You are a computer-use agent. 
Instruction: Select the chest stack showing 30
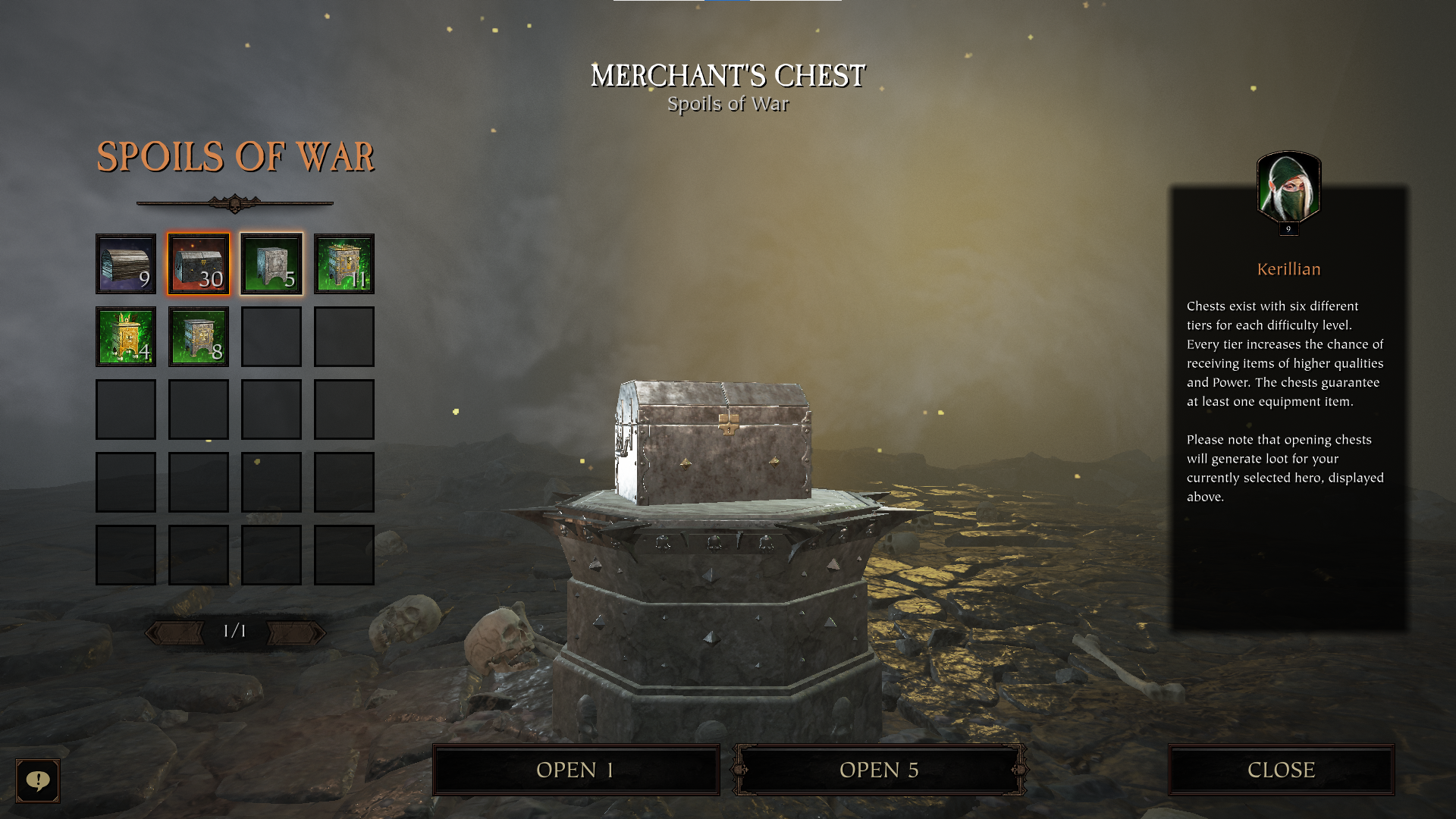click(199, 264)
